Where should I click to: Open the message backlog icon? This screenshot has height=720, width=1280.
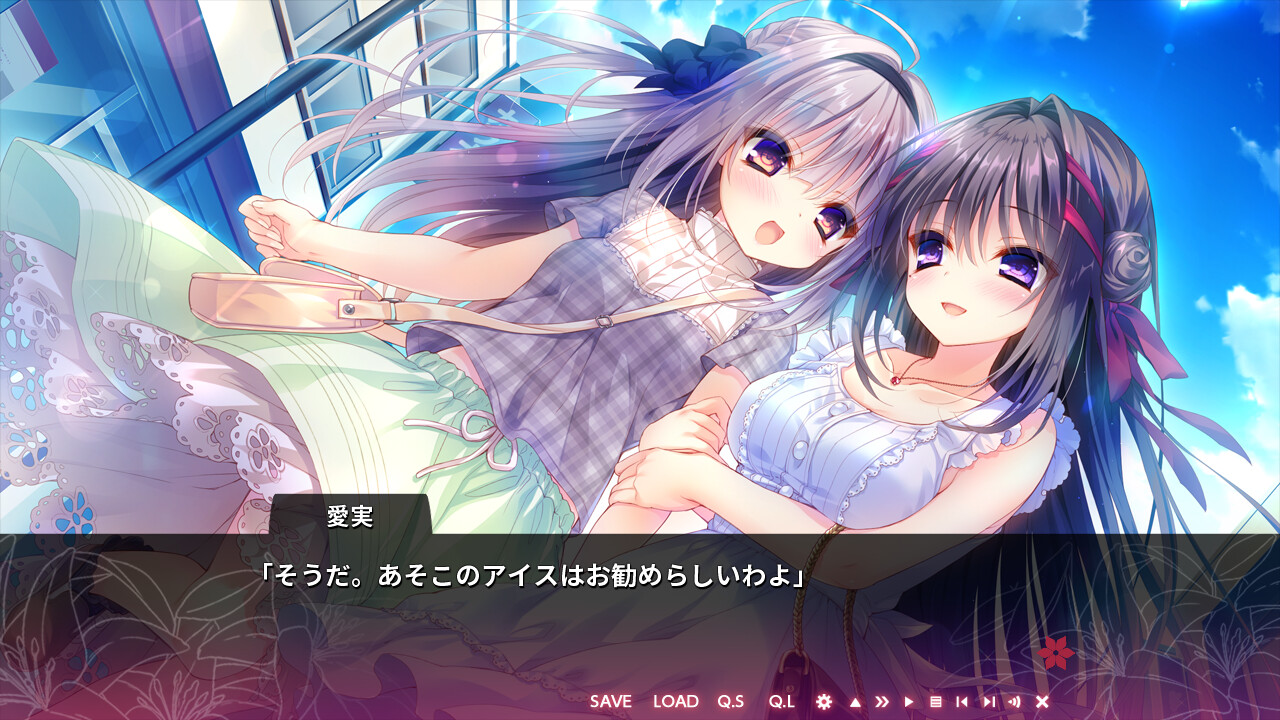(x=935, y=702)
